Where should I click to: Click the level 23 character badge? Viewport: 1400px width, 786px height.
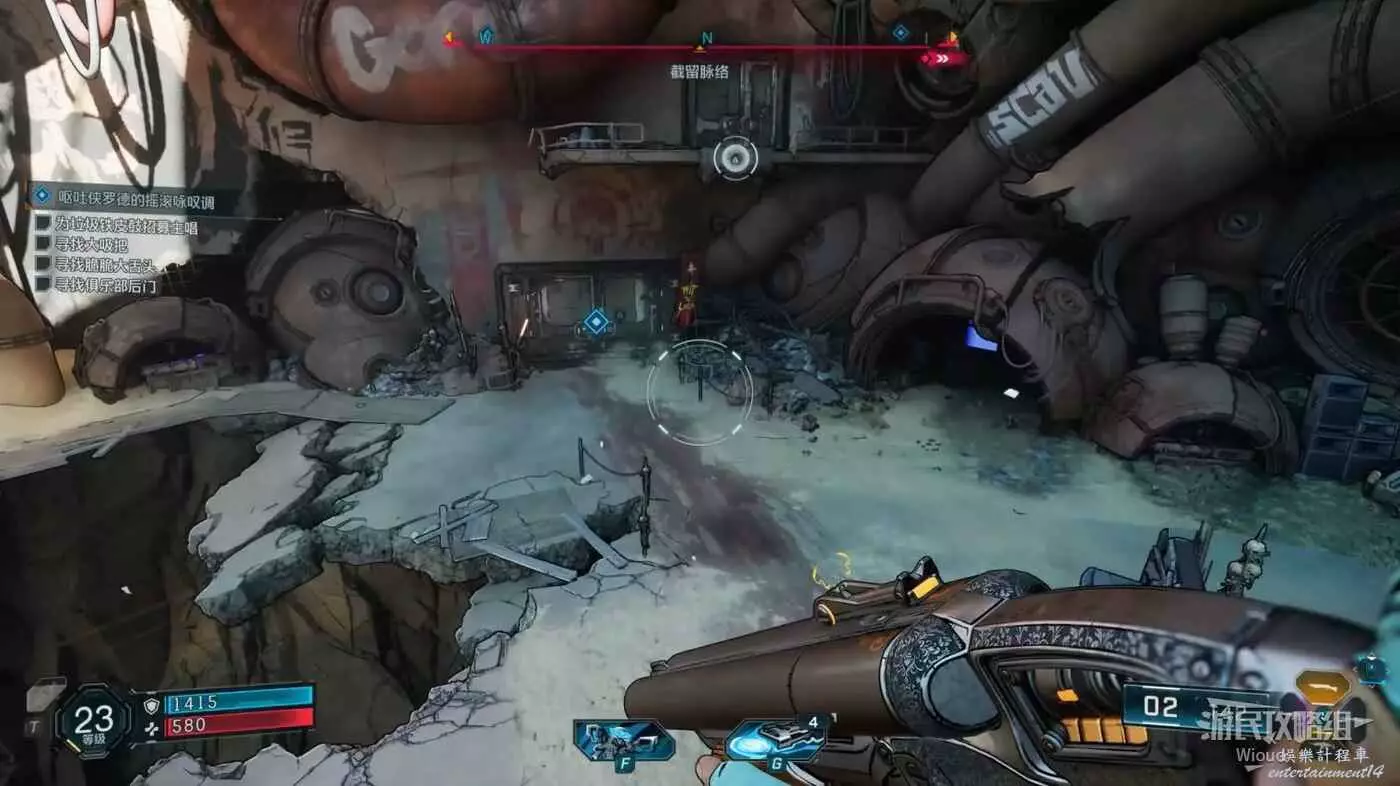94,720
